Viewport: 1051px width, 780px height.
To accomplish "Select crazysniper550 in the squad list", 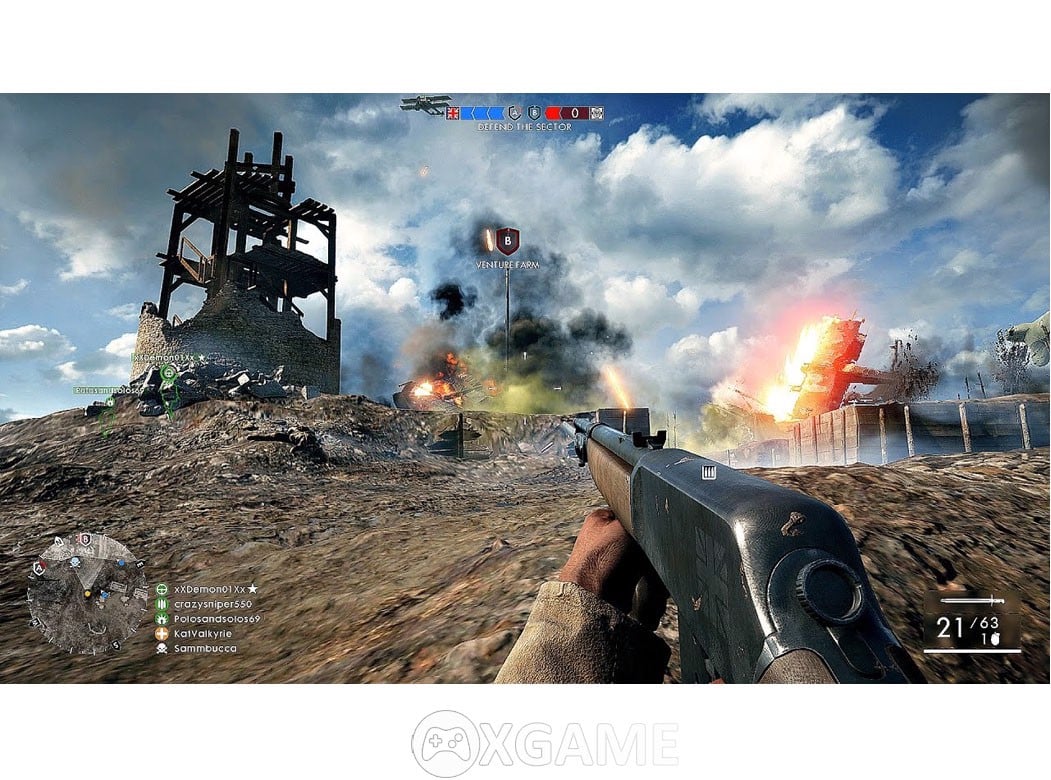I will [212, 604].
